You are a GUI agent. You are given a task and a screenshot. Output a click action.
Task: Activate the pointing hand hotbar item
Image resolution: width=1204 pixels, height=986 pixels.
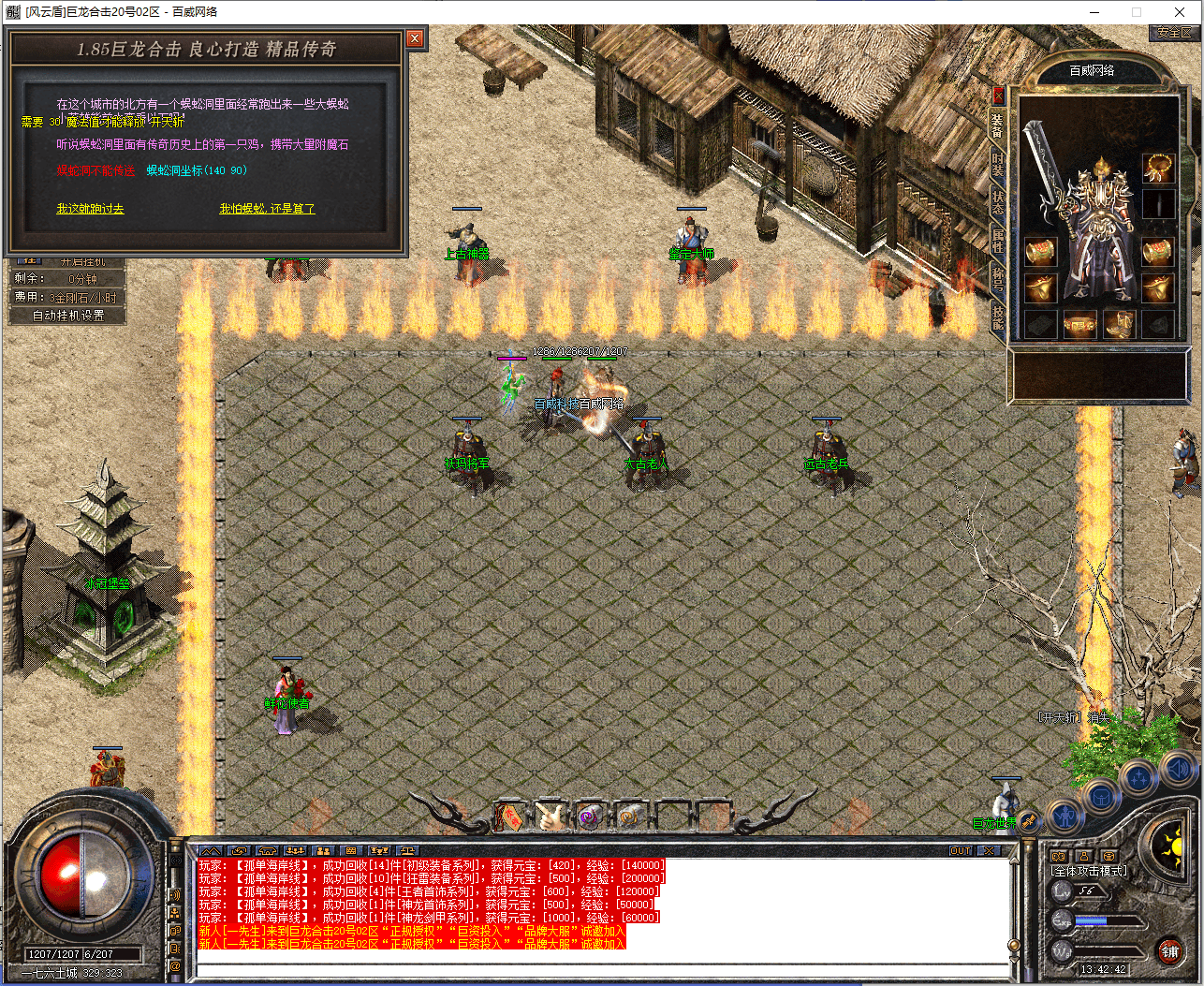point(551,817)
